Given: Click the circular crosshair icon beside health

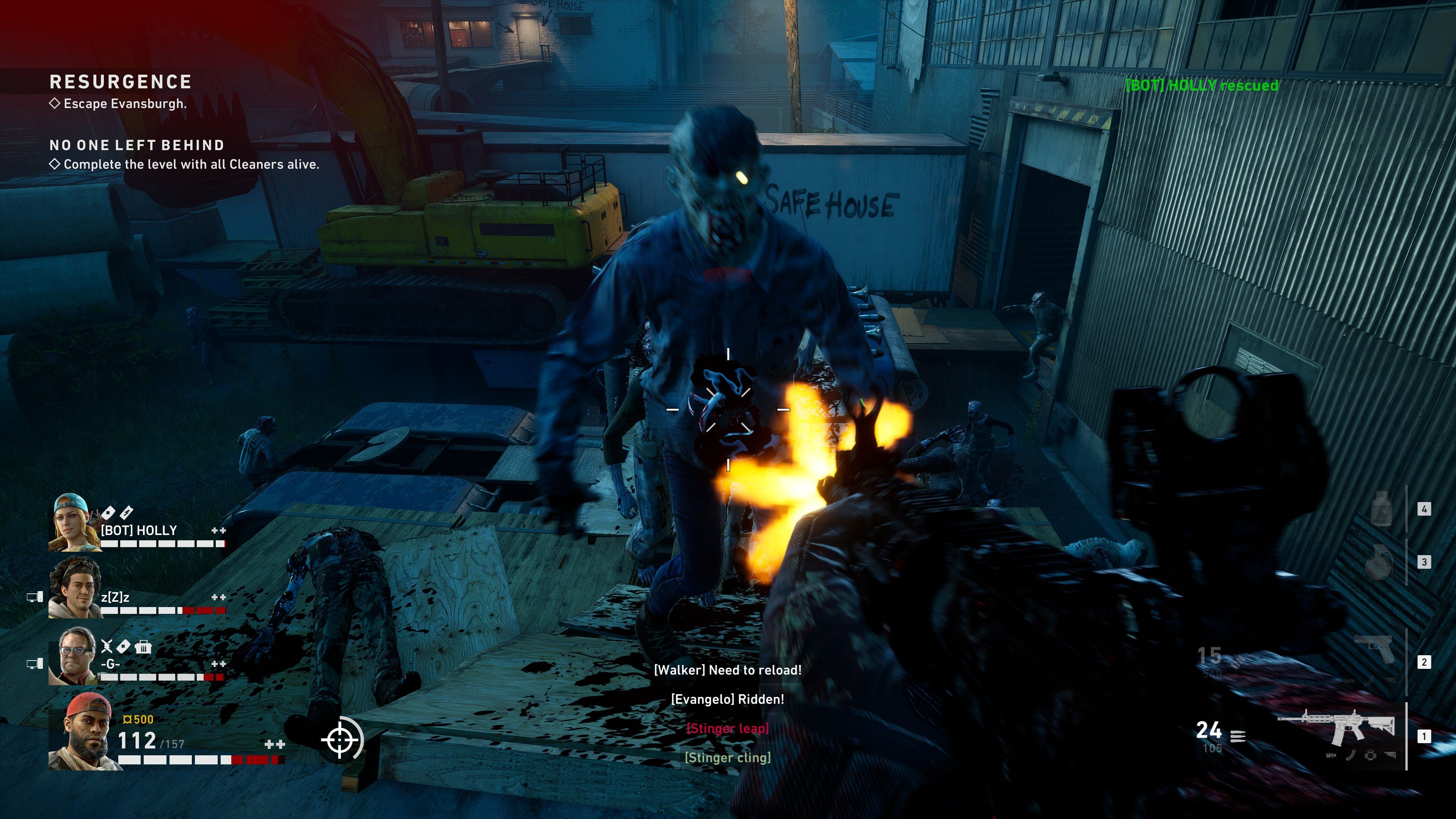Looking at the screenshot, I should (341, 739).
